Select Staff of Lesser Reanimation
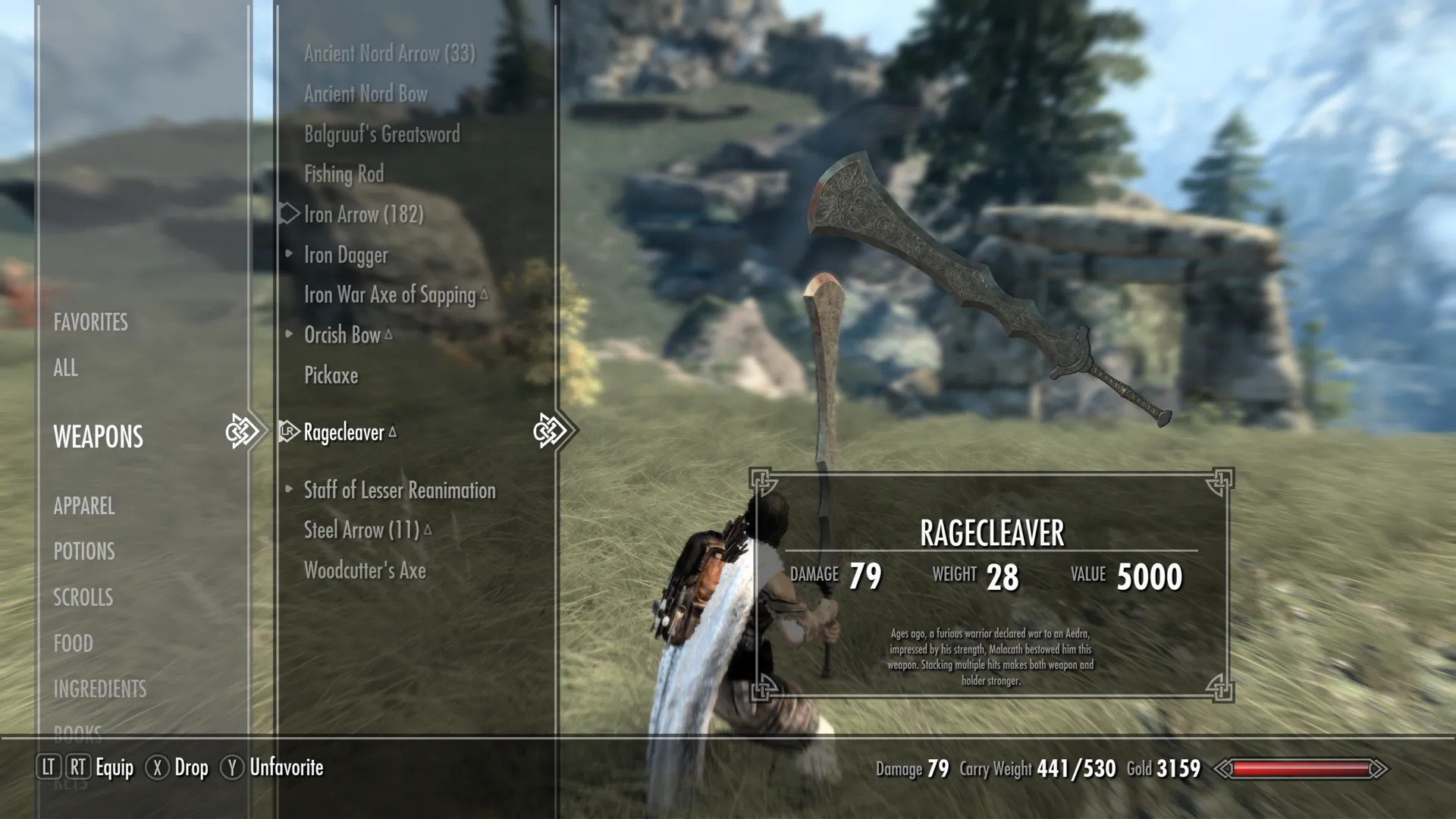1456x819 pixels. (400, 491)
